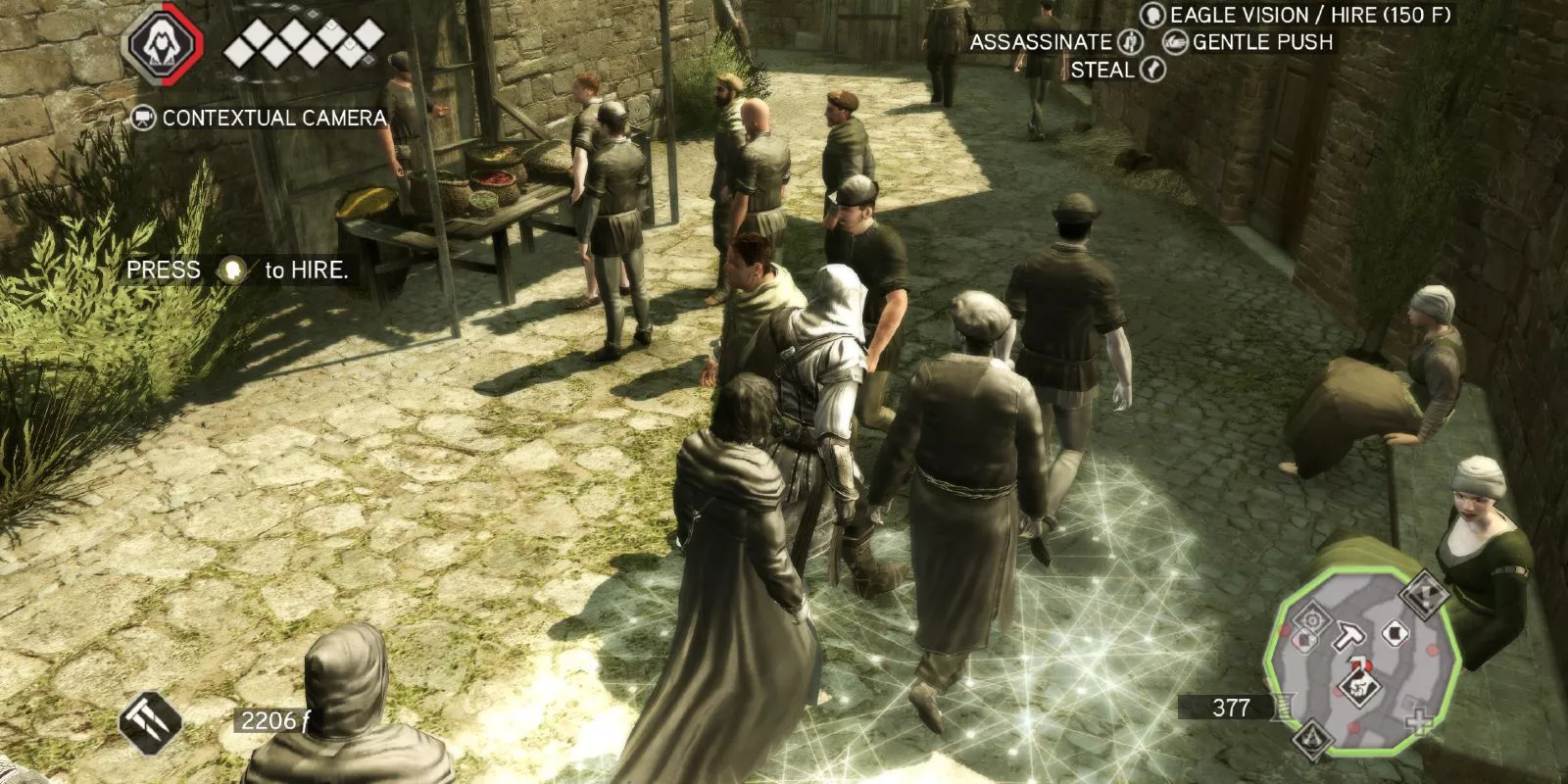Click the Assassin symbol at the minimap bottom
Screen dimensions: 1568x784
tap(1311, 737)
